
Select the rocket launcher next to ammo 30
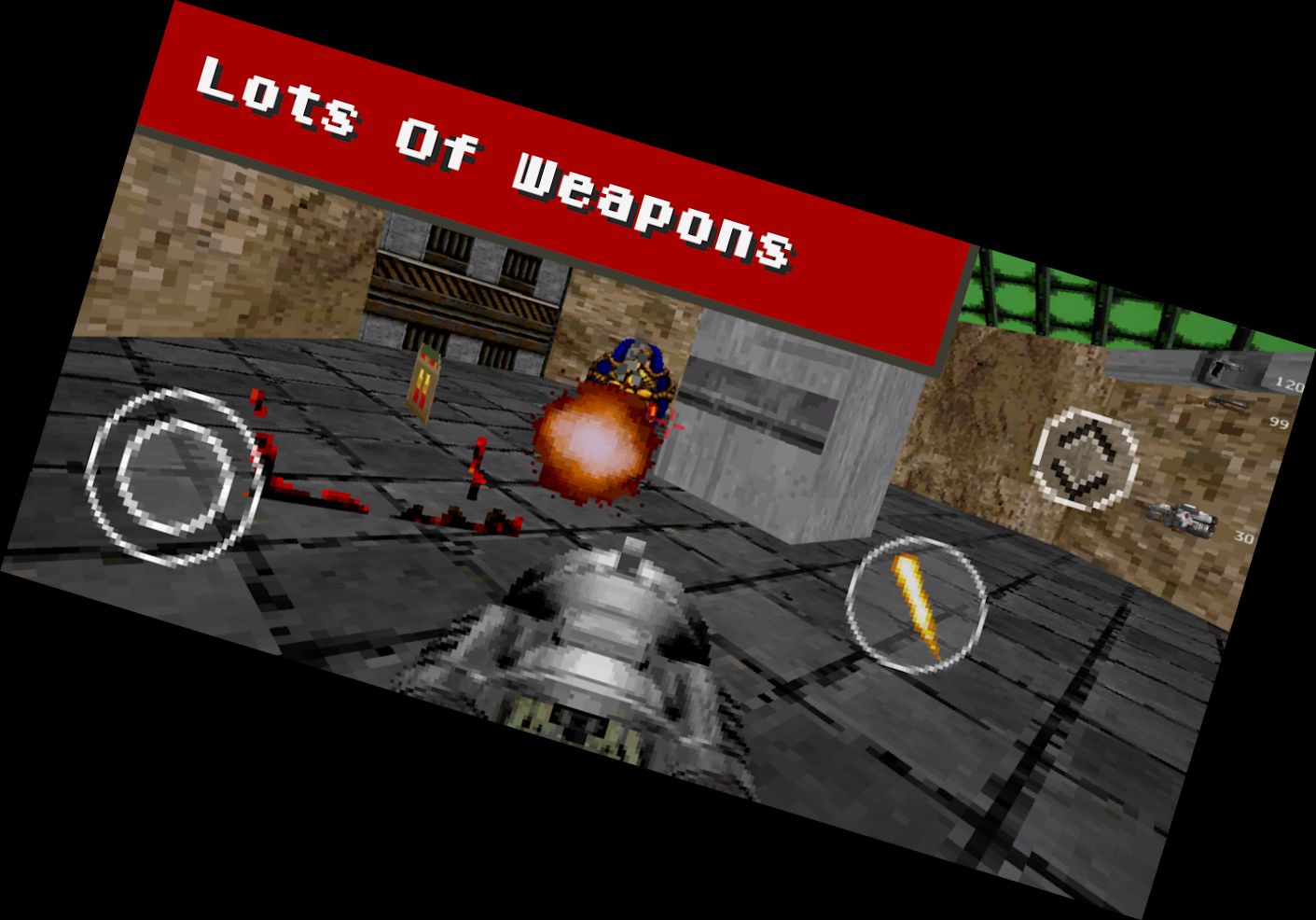coord(1181,518)
